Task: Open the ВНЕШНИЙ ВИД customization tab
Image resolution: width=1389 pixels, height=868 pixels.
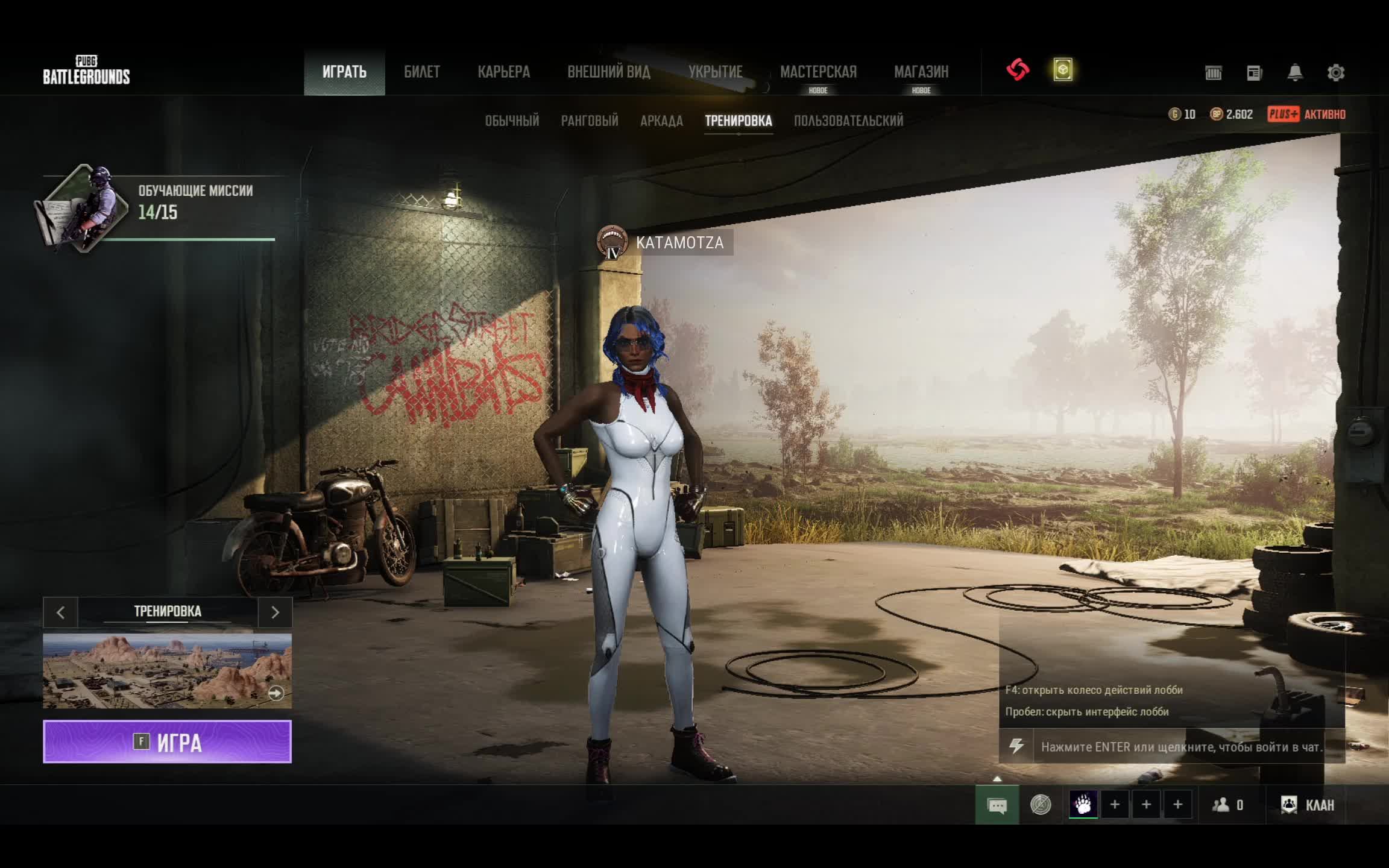Action: 608,72
